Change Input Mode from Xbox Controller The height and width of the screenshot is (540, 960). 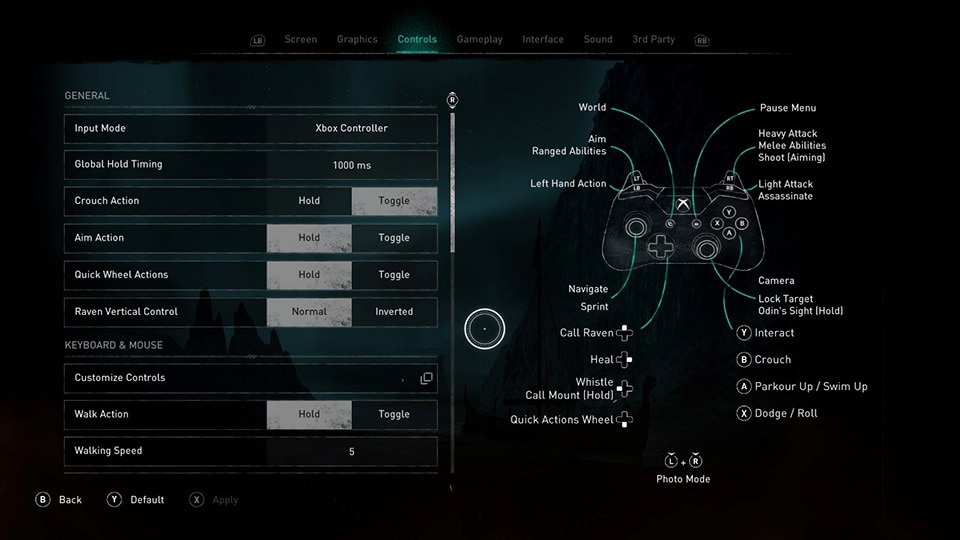[x=351, y=129]
